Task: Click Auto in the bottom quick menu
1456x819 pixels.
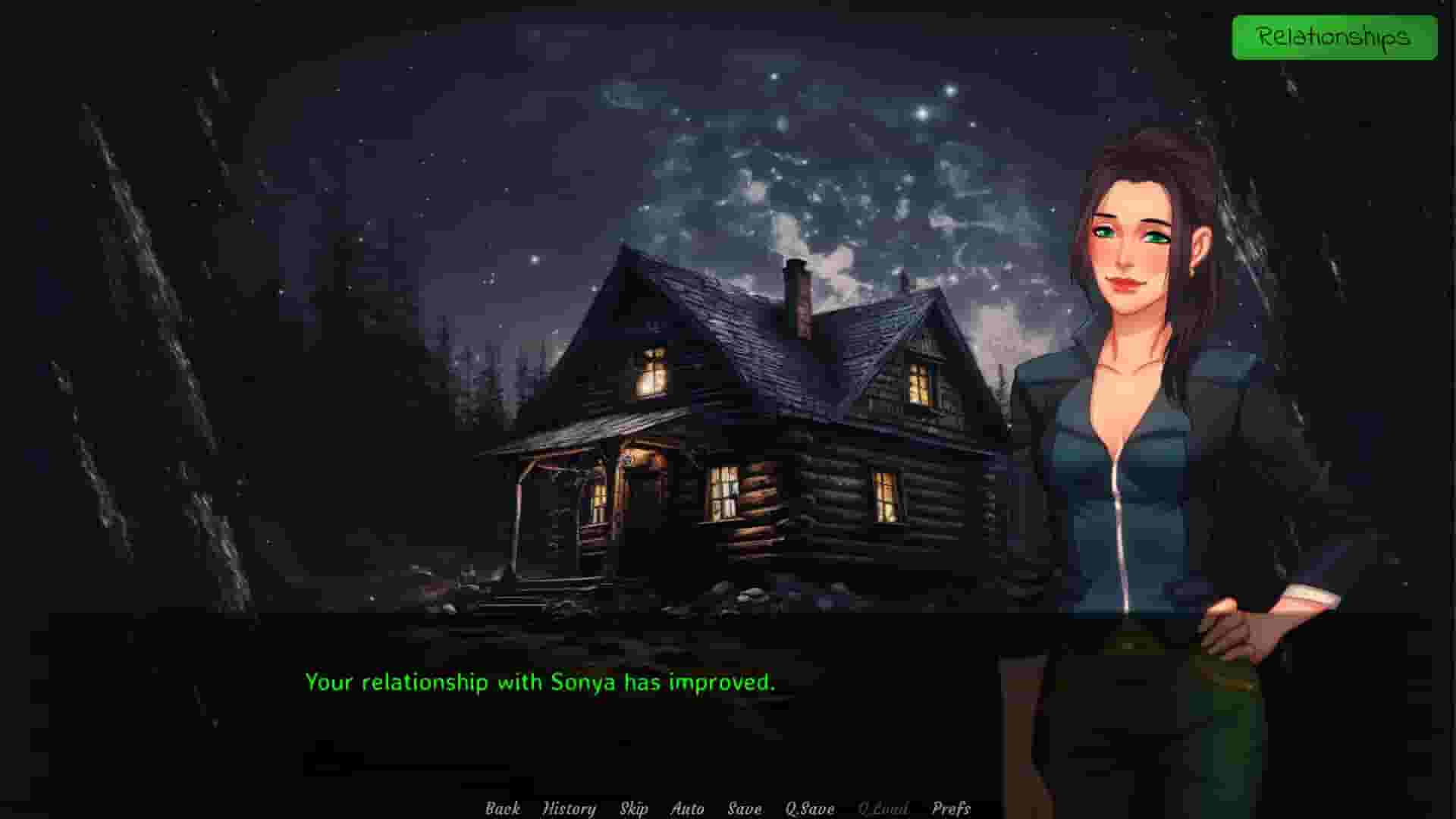Action: 689,808
